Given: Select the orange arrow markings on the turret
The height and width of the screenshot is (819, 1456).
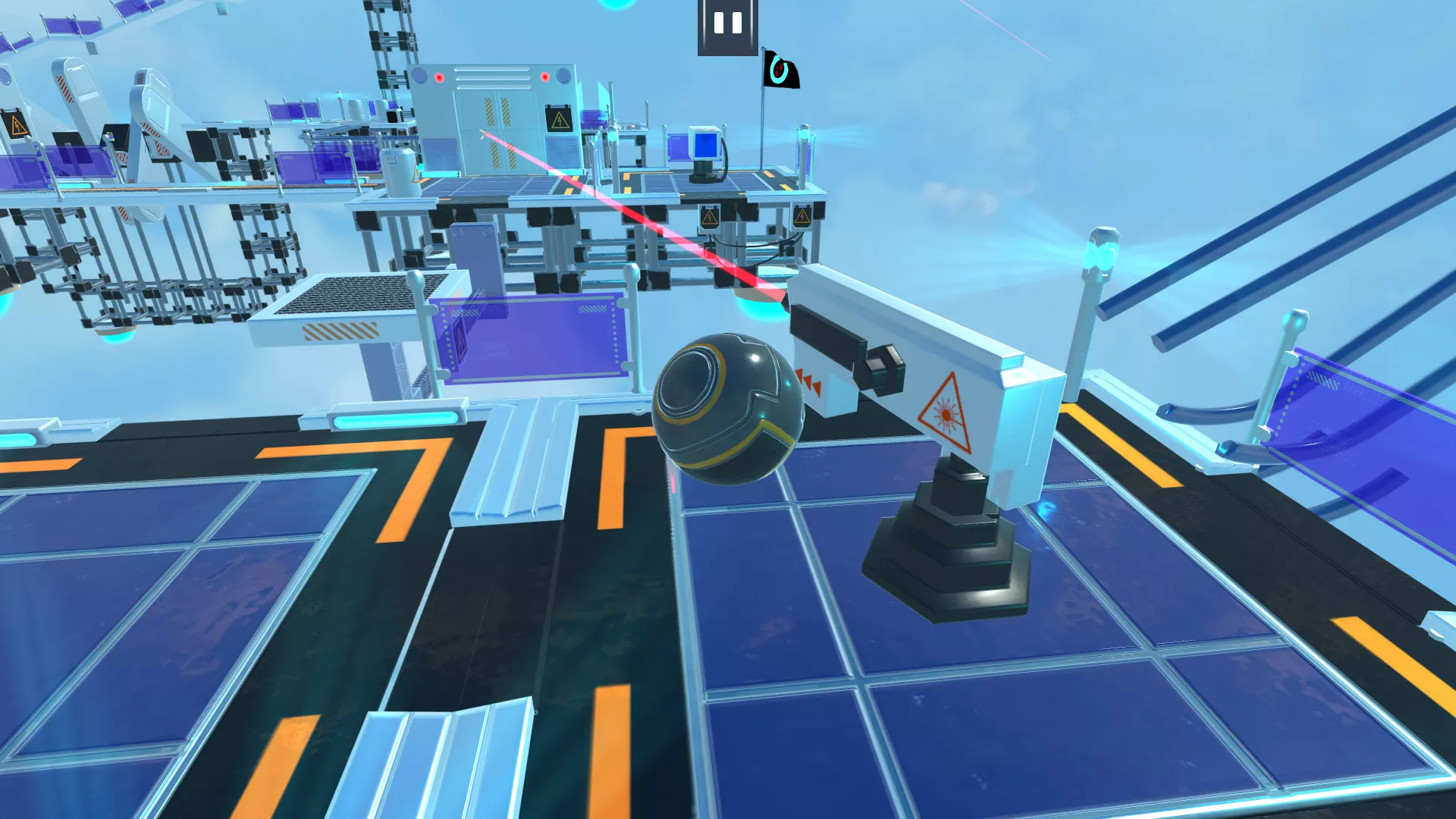Looking at the screenshot, I should click(x=810, y=383).
